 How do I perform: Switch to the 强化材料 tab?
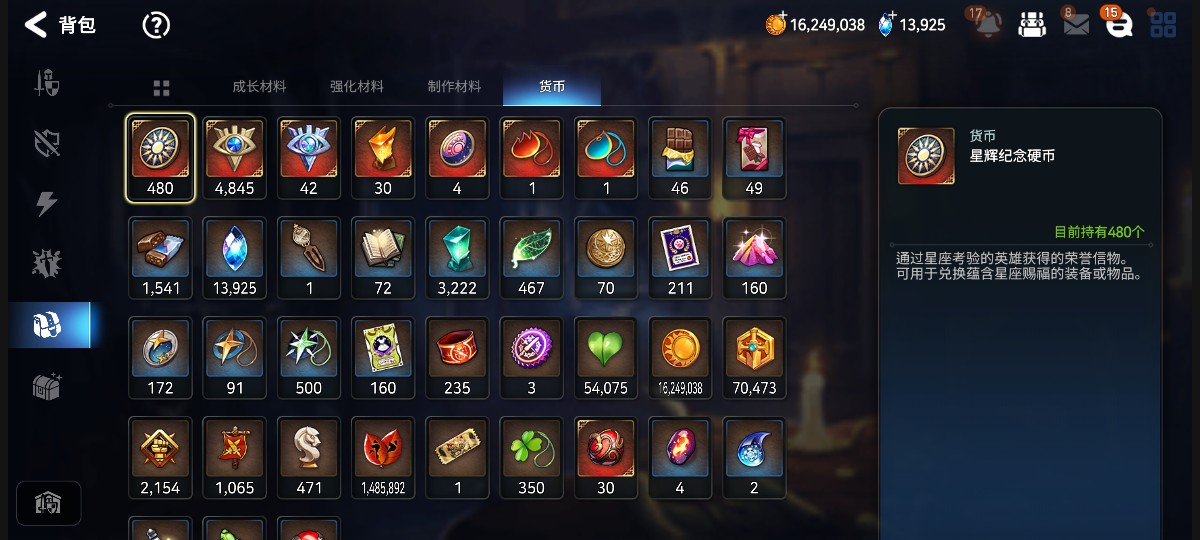(x=357, y=87)
